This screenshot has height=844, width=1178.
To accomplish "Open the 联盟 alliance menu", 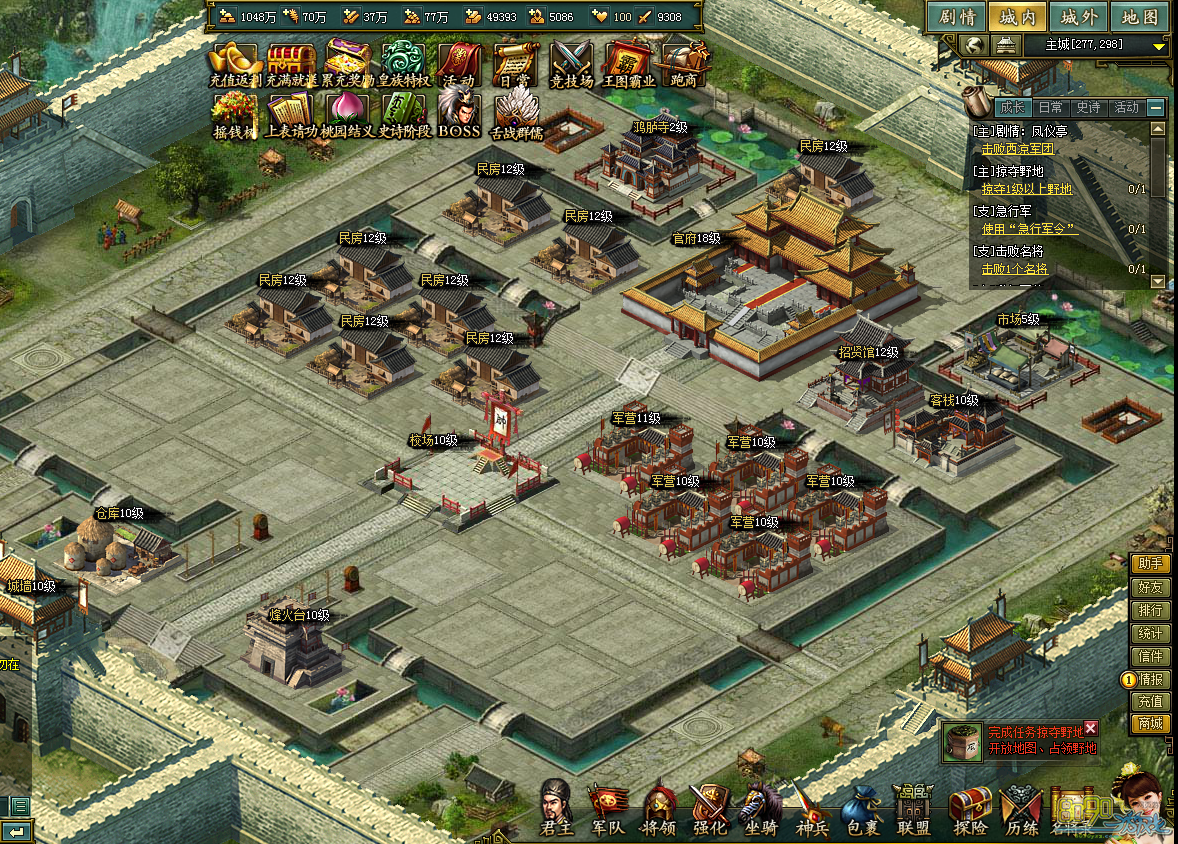I will coord(913,808).
